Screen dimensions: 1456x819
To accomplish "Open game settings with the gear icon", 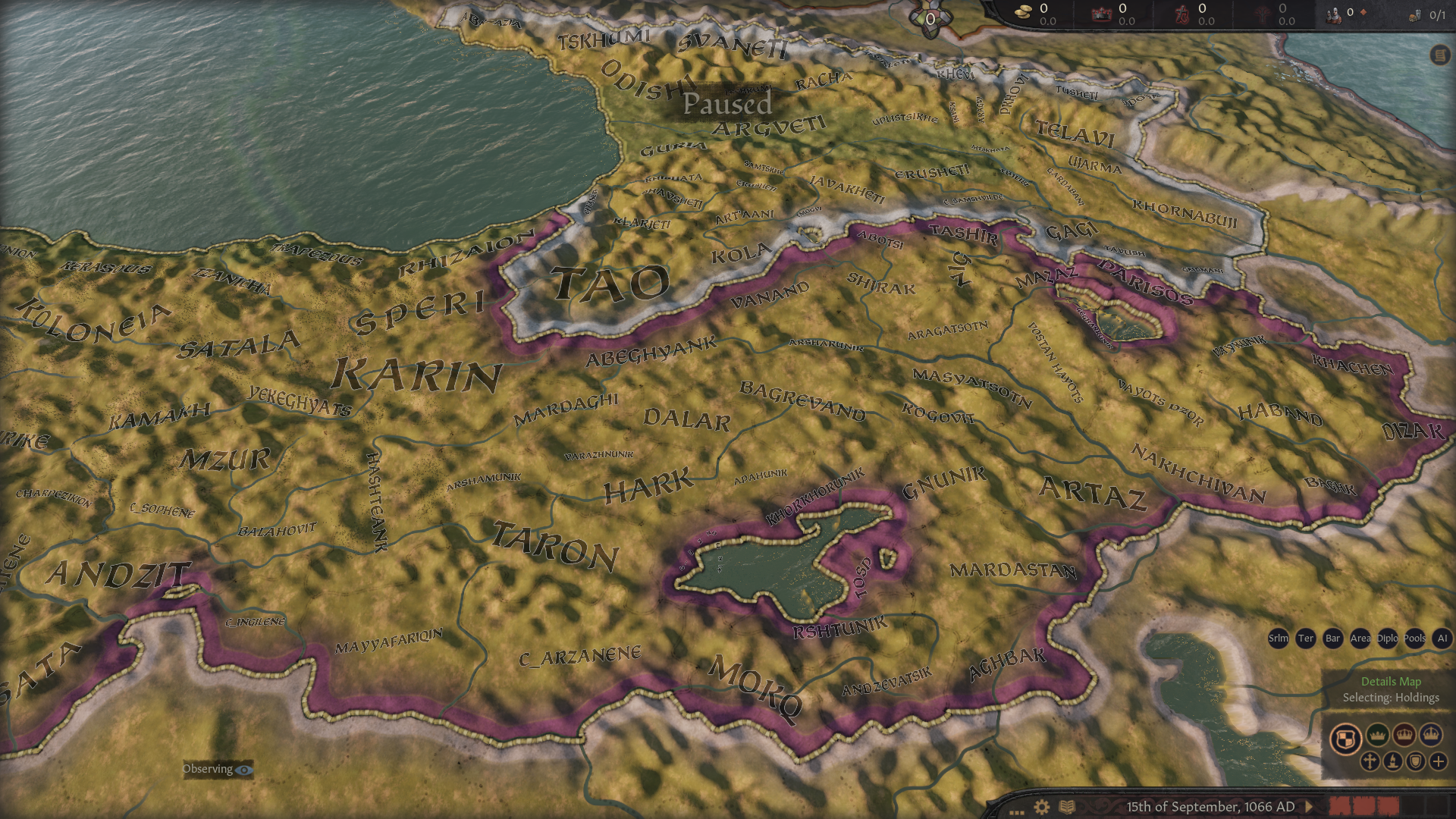I will click(1041, 806).
